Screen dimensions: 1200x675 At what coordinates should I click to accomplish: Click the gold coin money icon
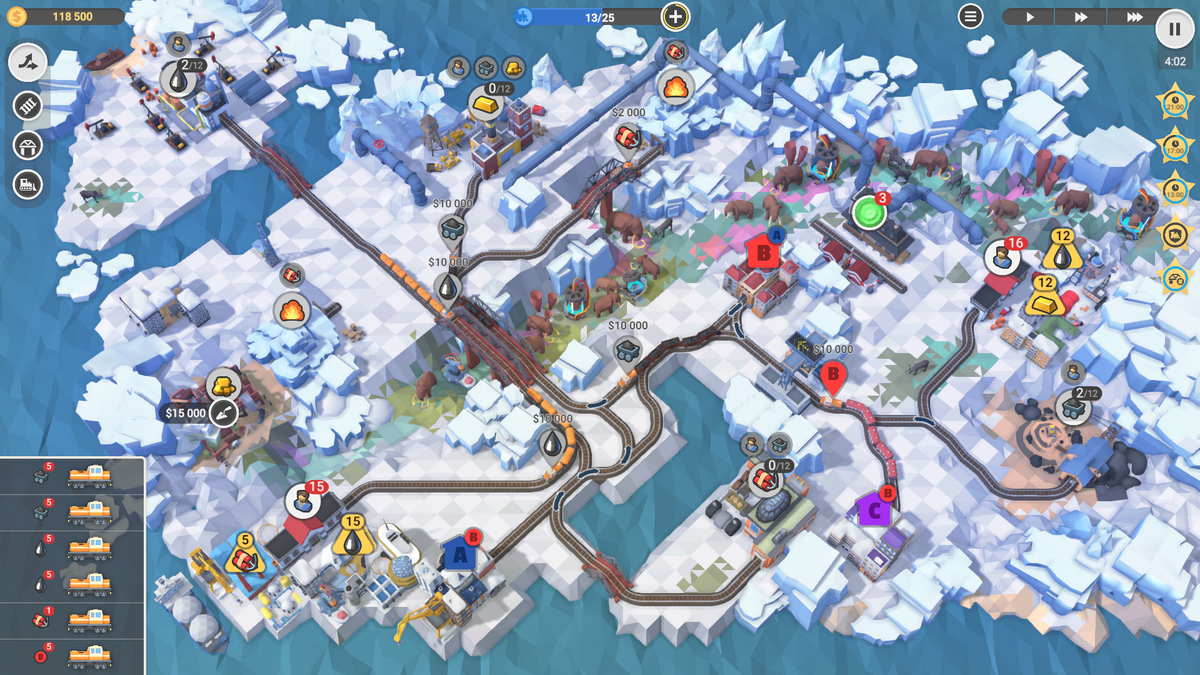(x=17, y=16)
